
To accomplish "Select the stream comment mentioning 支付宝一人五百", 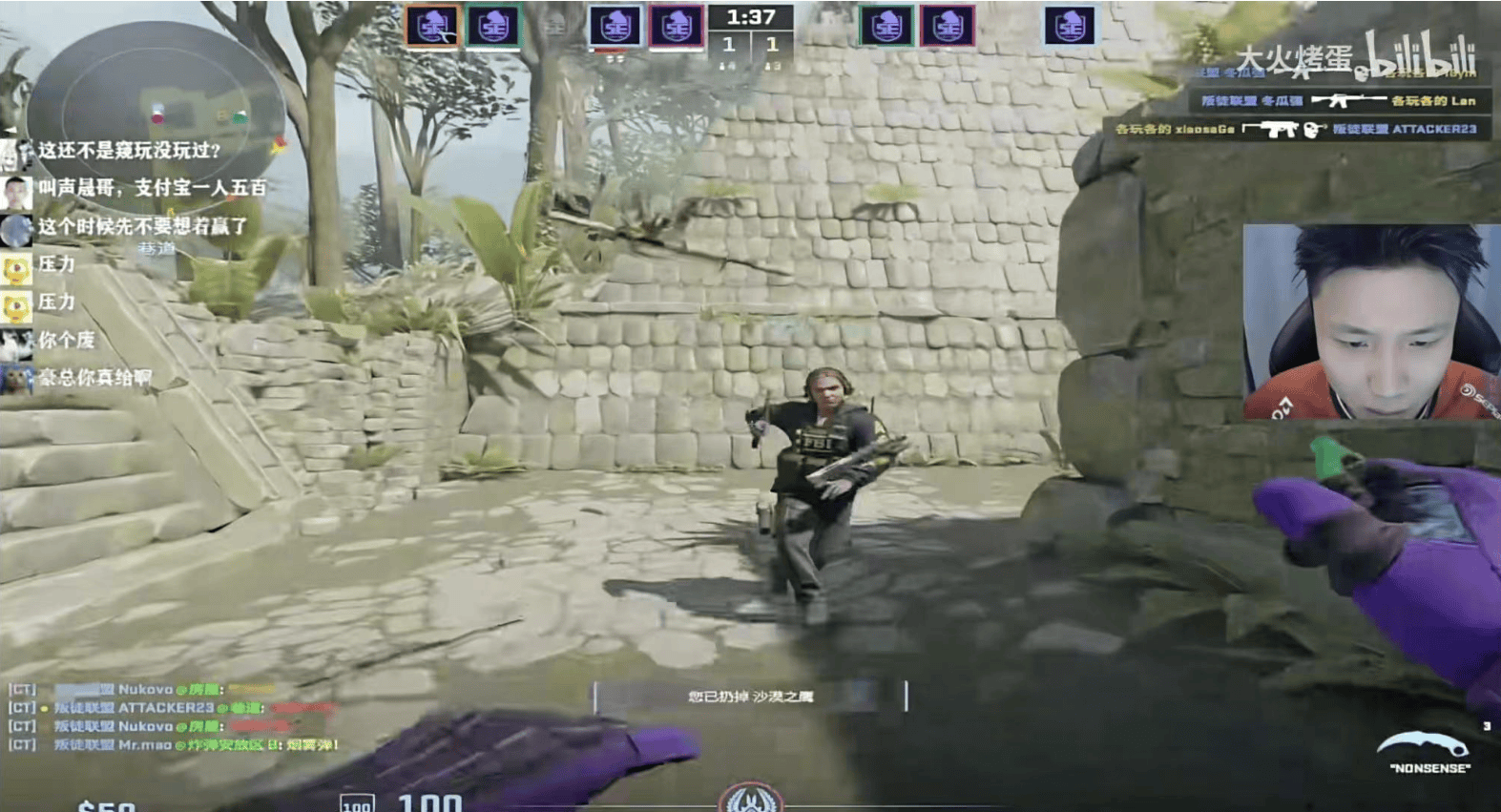I will (x=151, y=188).
